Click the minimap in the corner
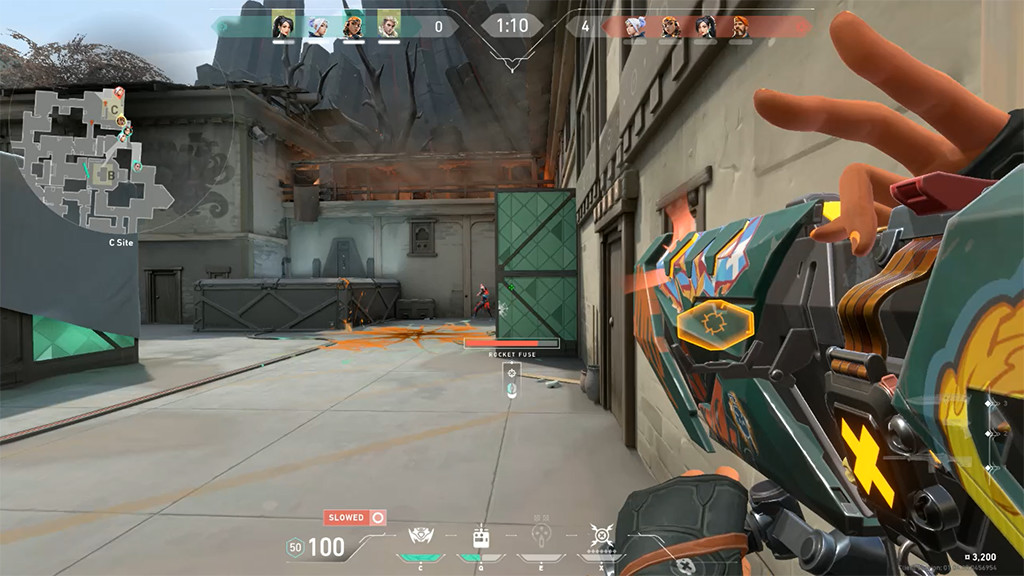This screenshot has height=576, width=1024. pyautogui.click(x=90, y=160)
